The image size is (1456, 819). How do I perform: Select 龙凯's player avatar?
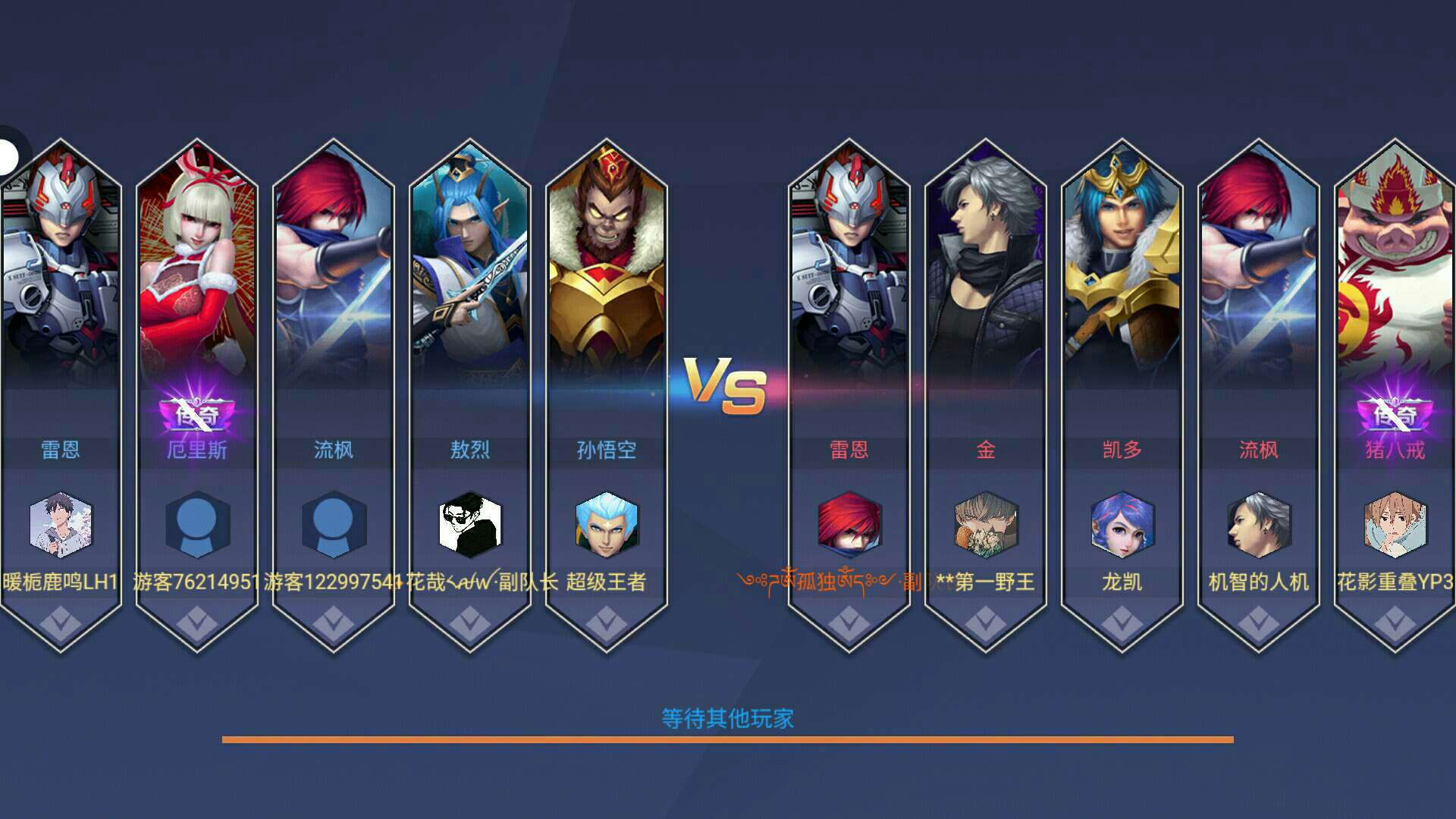[x=1122, y=525]
